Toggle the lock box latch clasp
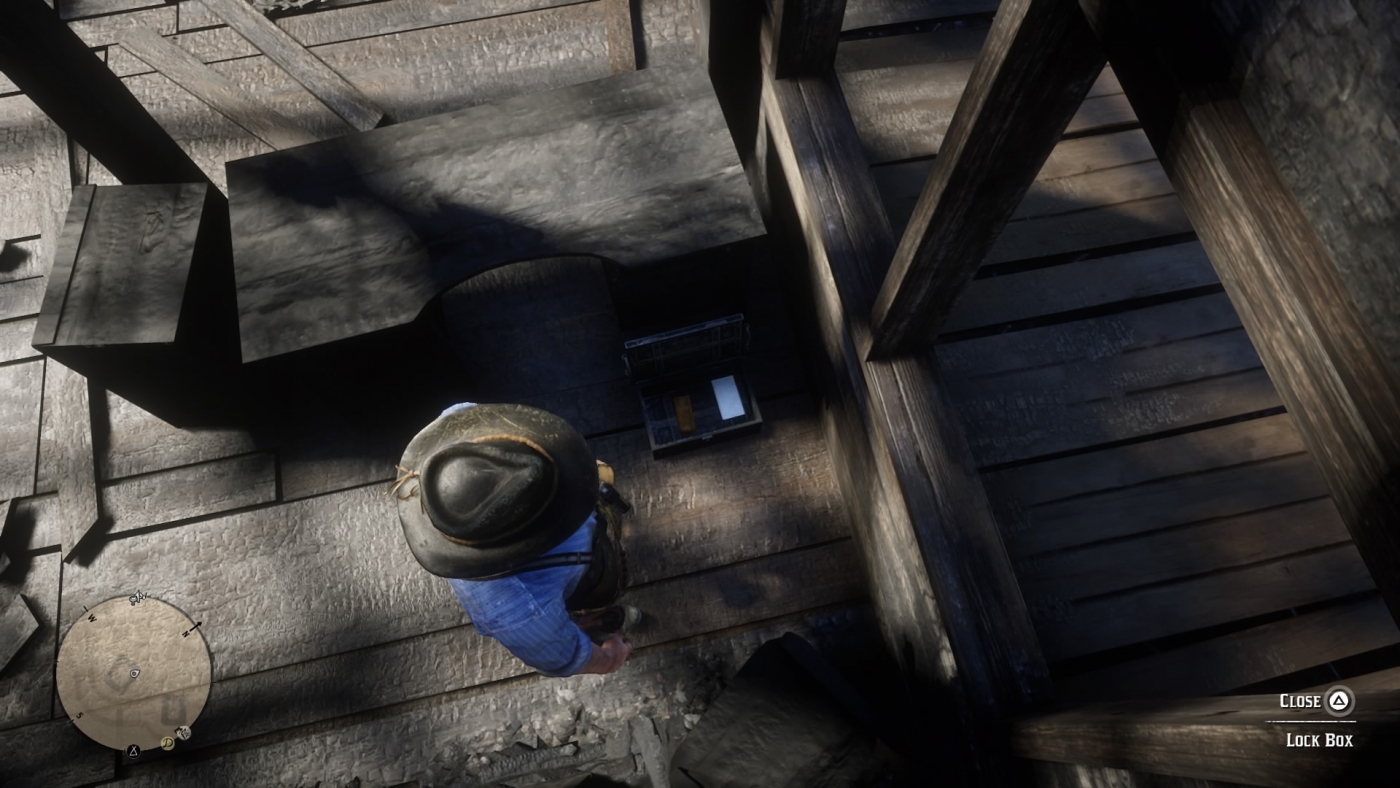Image resolution: width=1400 pixels, height=788 pixels. point(706,437)
